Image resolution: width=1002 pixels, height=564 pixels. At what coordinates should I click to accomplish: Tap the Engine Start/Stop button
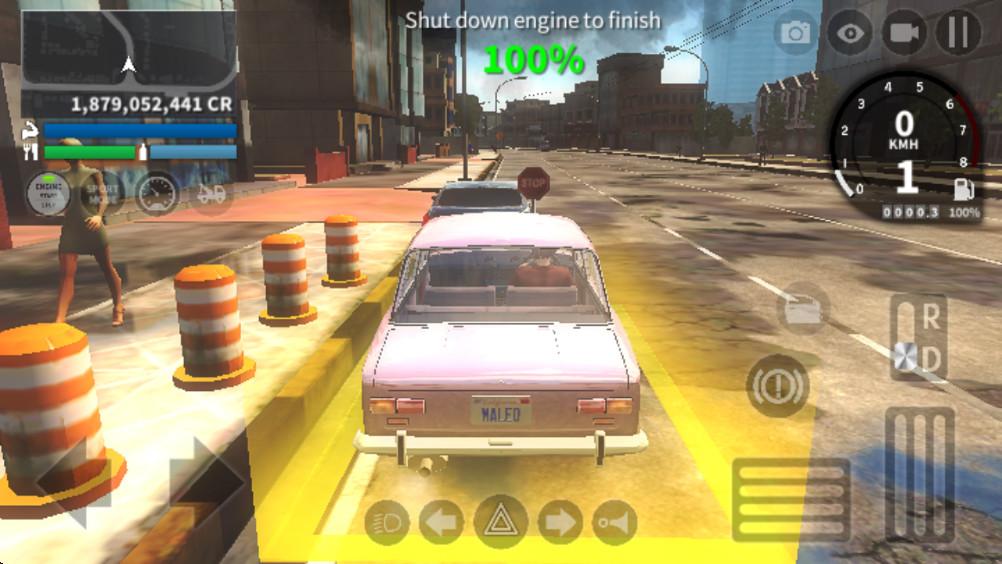pos(47,194)
